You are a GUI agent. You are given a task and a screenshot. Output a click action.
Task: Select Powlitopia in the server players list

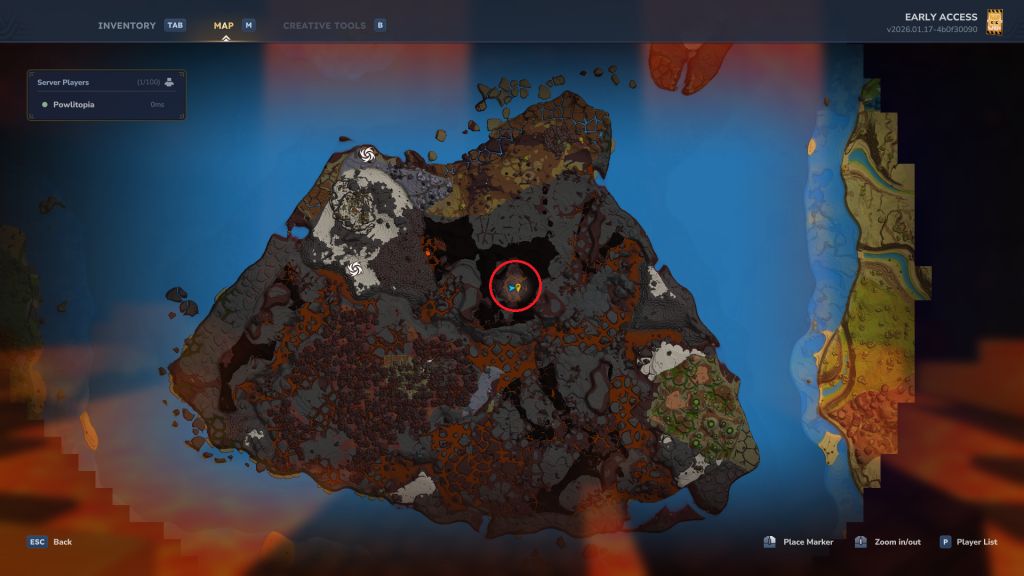(x=75, y=104)
